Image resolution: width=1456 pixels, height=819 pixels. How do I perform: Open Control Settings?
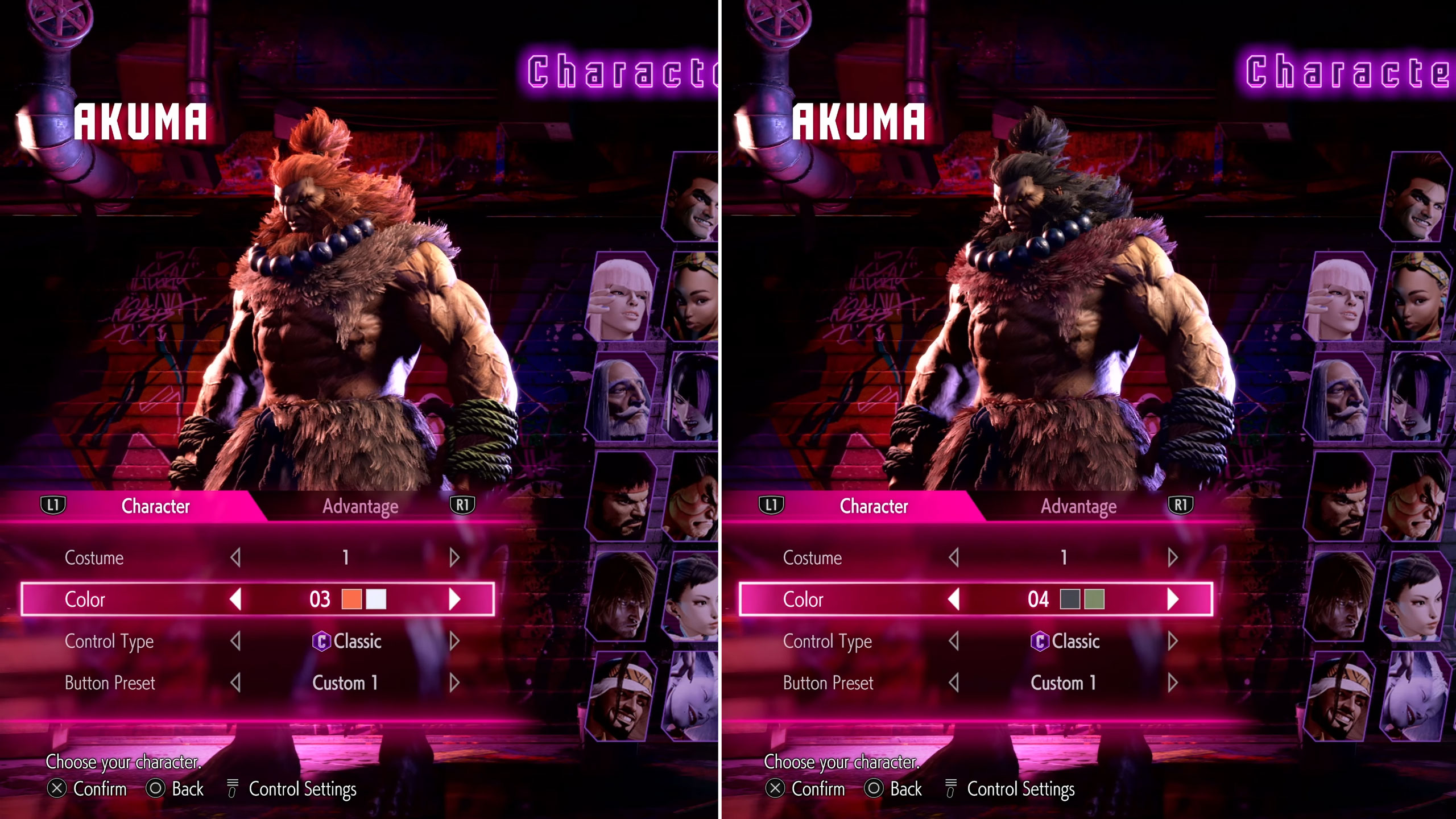(x=233, y=789)
